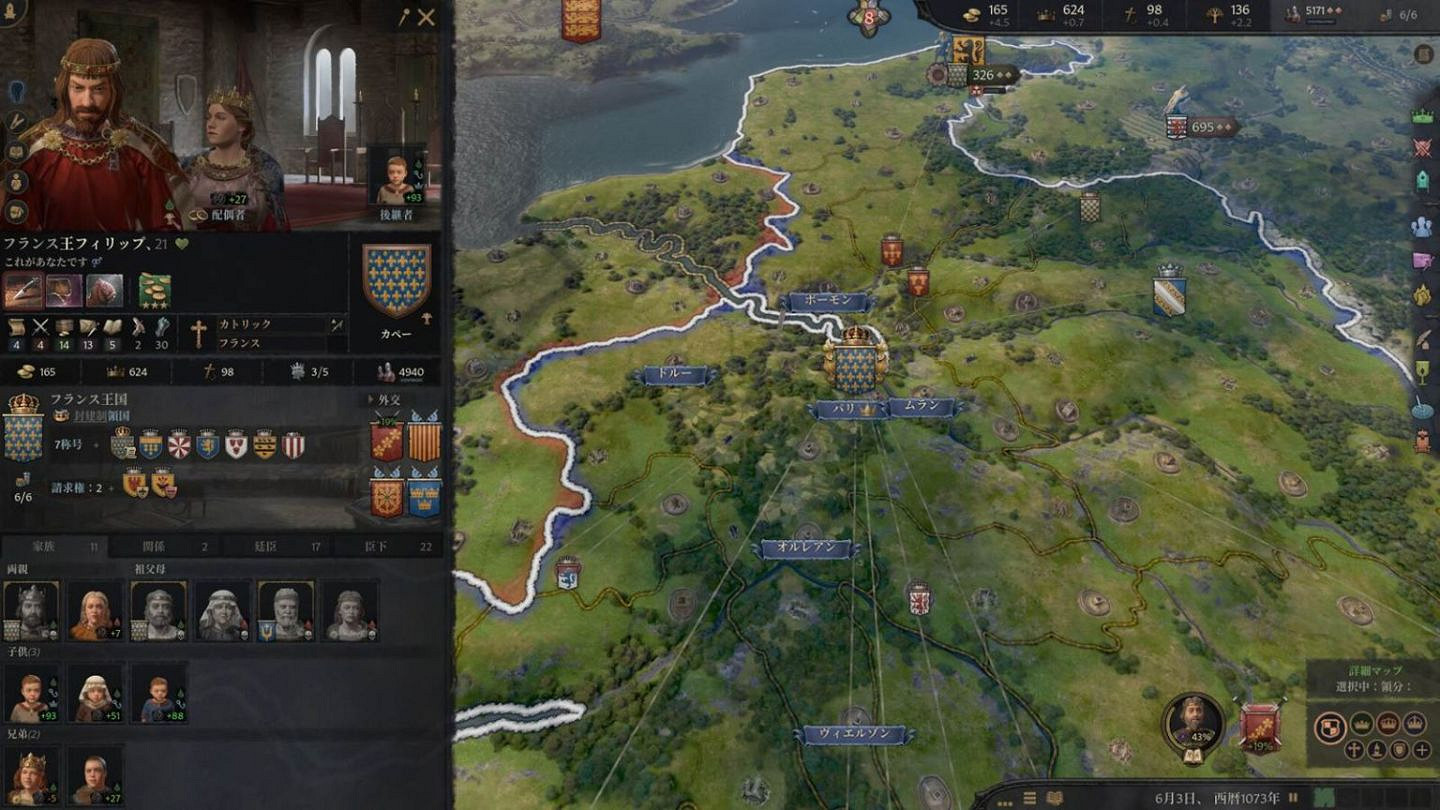Toggle the realm territory view in the detailed map panel
This screenshot has width=1440, height=810.
[1331, 727]
